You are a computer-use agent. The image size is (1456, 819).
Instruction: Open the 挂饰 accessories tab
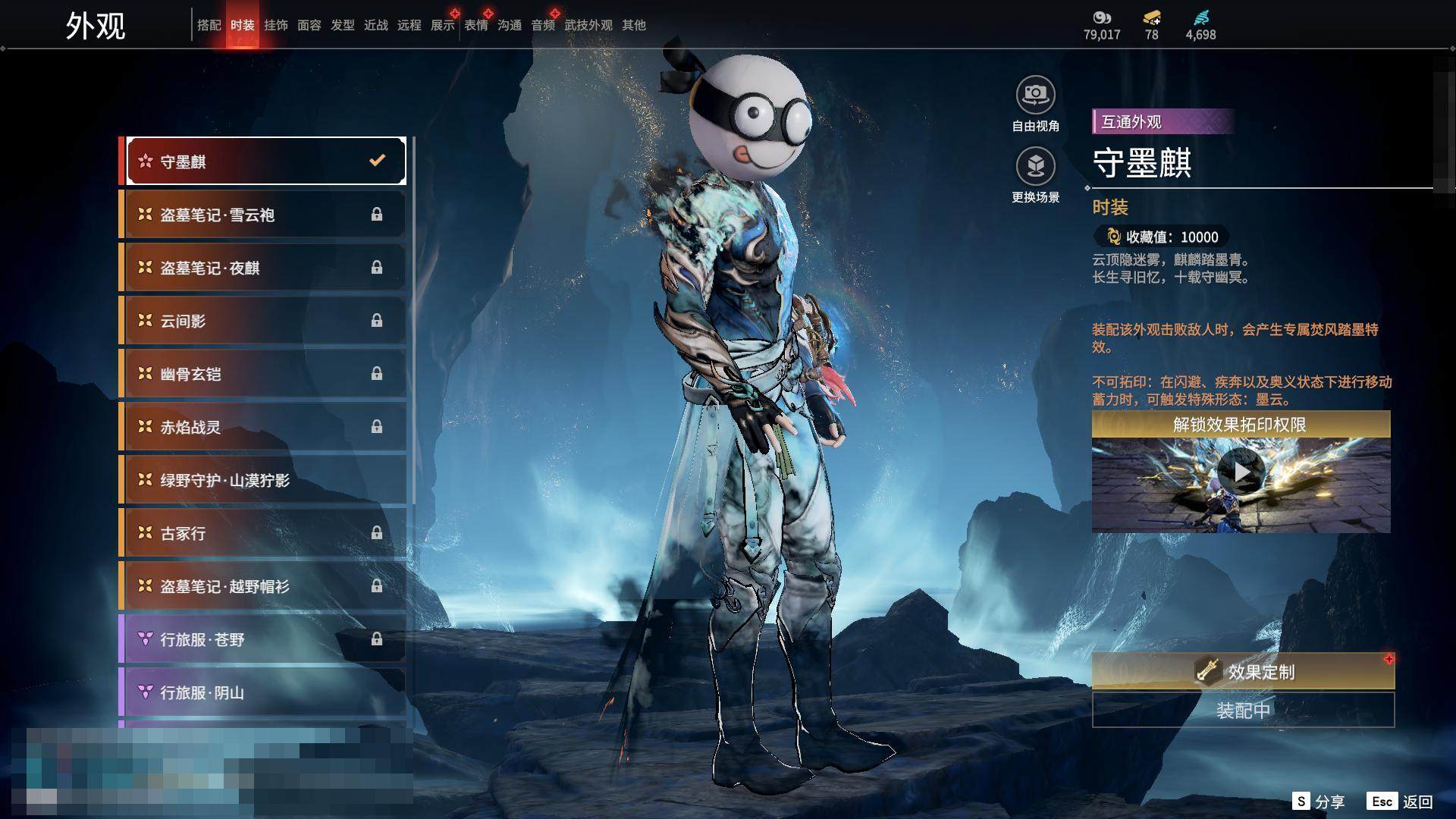275,25
